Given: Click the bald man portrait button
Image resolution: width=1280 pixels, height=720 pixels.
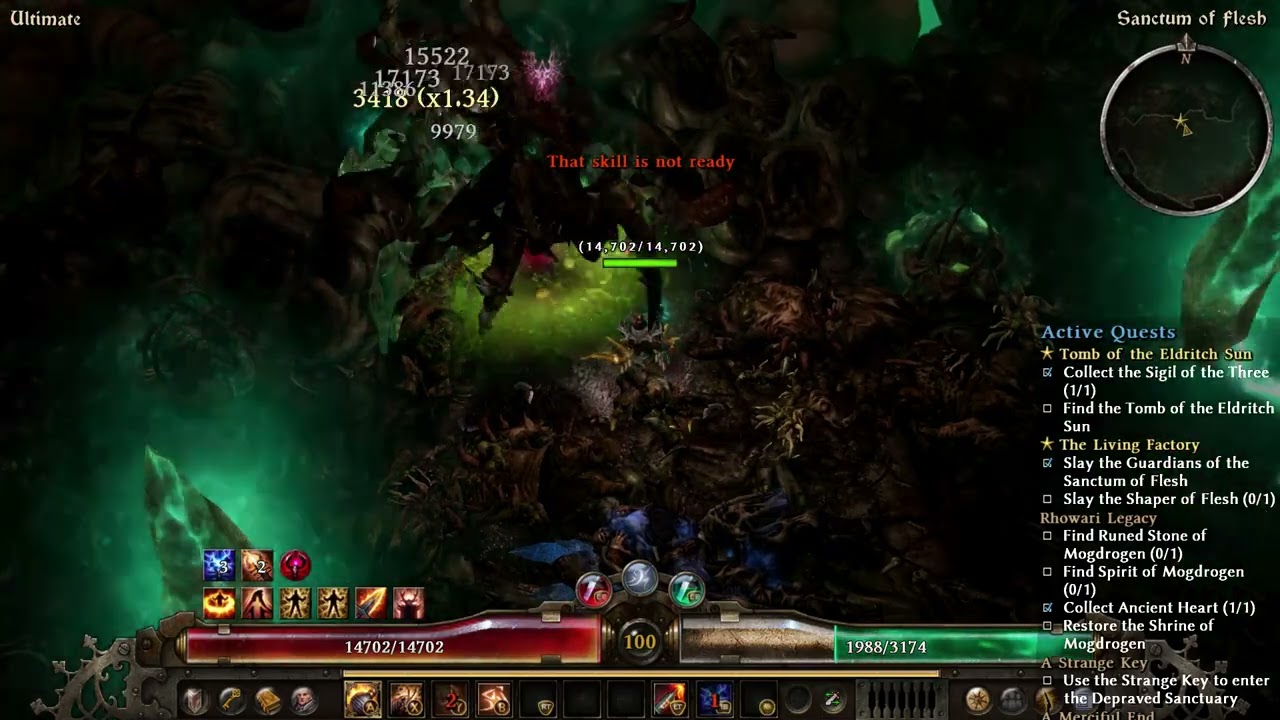Looking at the screenshot, I should pyautogui.click(x=302, y=700).
